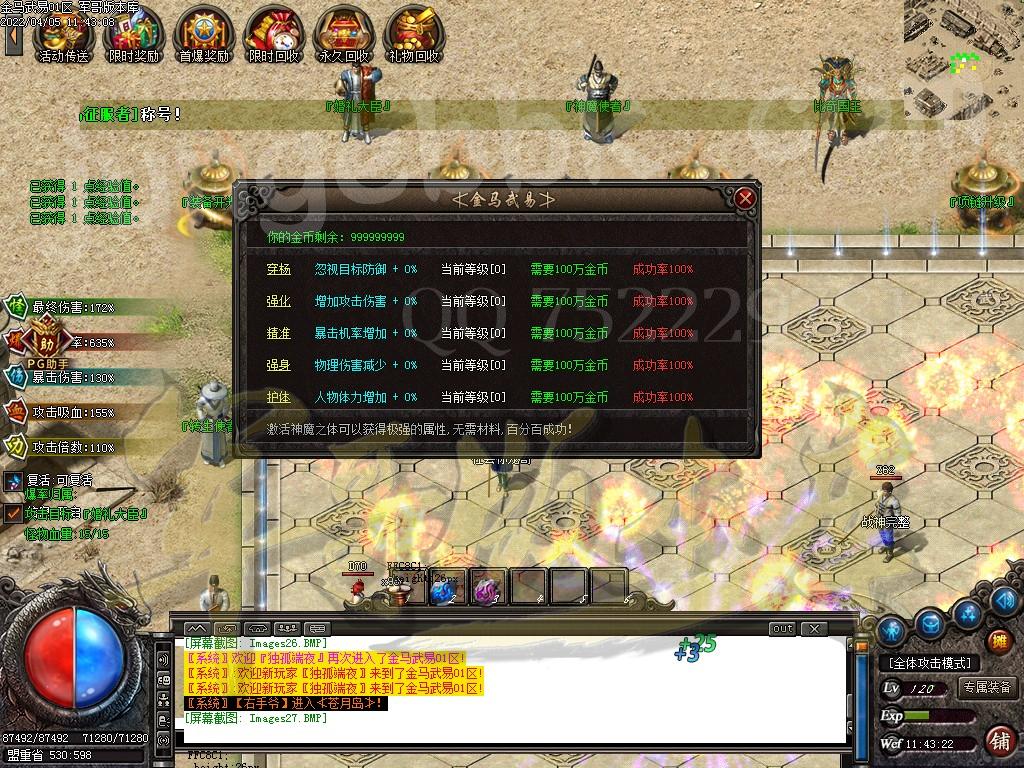Screen dimensions: 1024x768
Task: Open the 首爆奖励 first-drop rewards icon
Action: click(x=203, y=35)
